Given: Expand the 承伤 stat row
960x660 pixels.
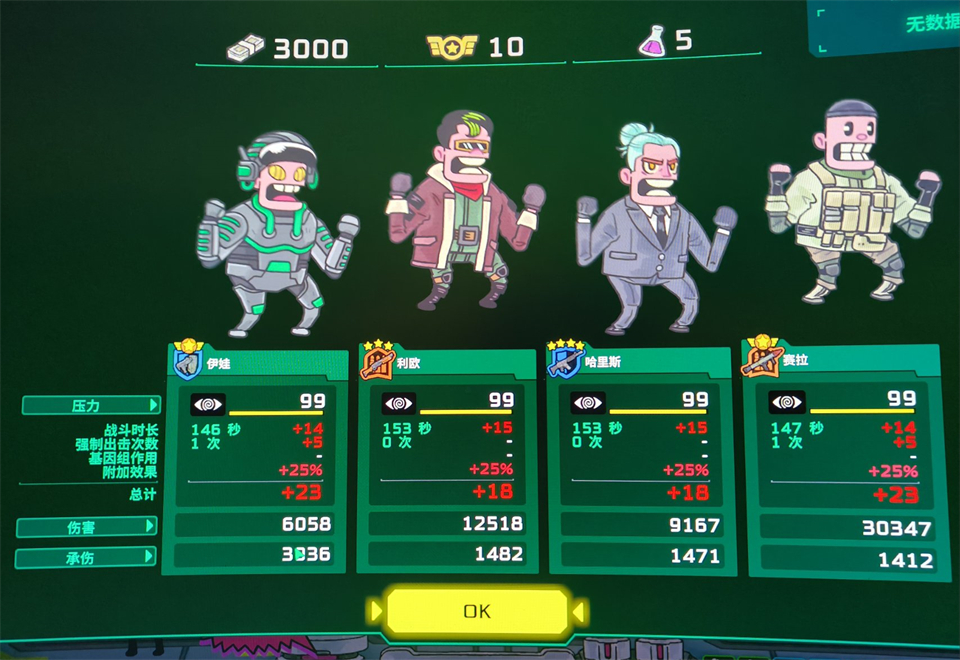Looking at the screenshot, I should (87, 558).
